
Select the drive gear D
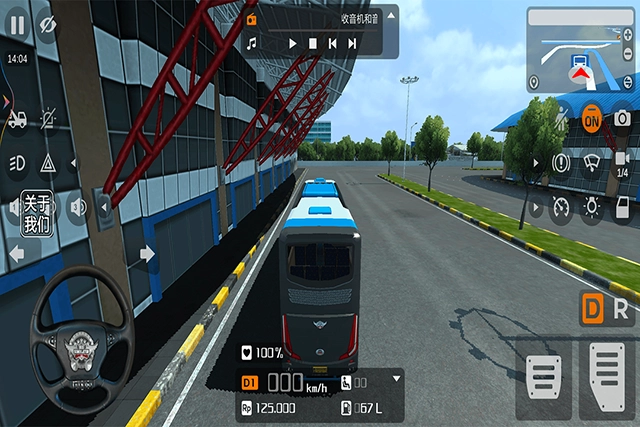tap(594, 309)
